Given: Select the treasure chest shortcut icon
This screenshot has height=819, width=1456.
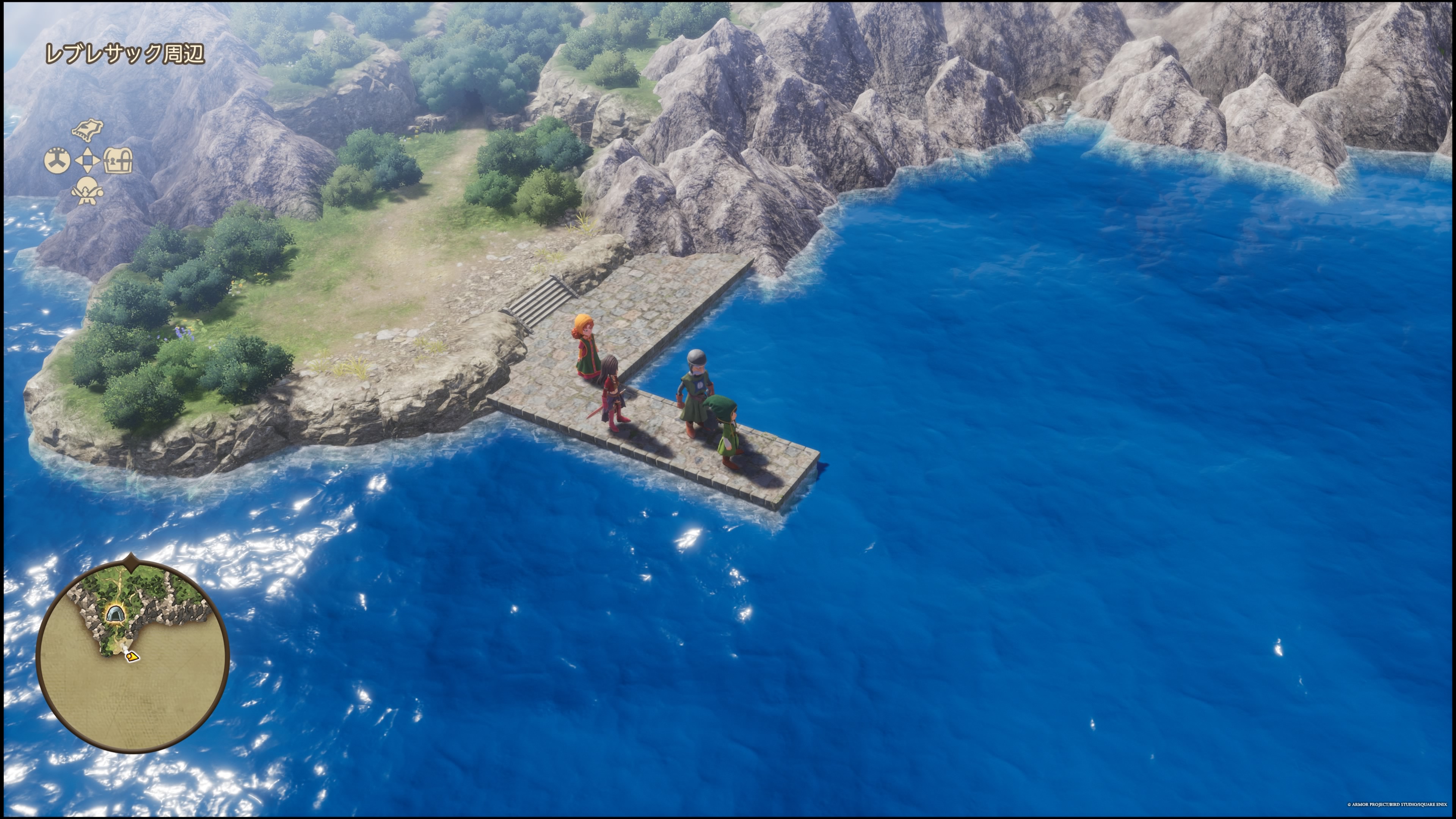Looking at the screenshot, I should [x=119, y=160].
